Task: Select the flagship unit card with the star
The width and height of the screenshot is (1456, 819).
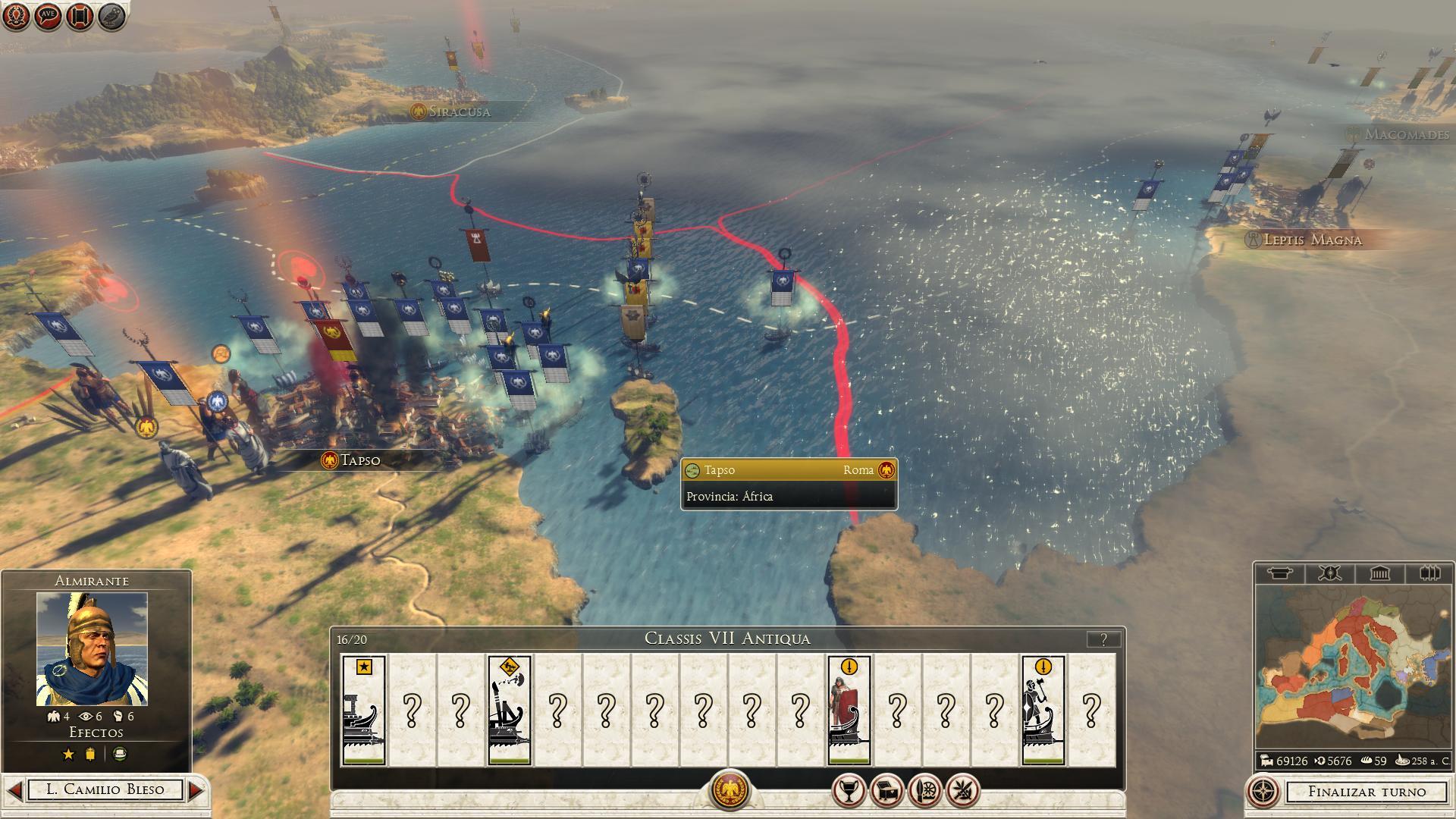Action: click(364, 710)
